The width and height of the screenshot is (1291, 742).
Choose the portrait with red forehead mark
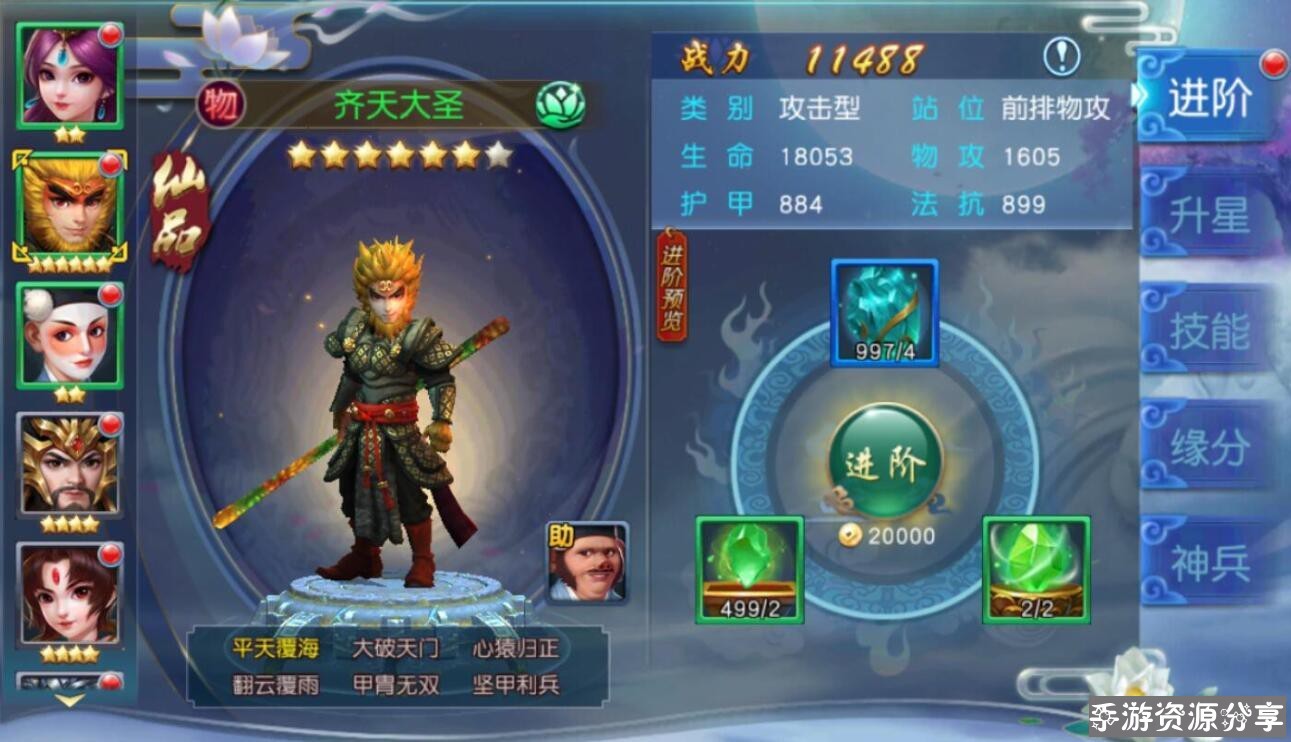[70, 594]
